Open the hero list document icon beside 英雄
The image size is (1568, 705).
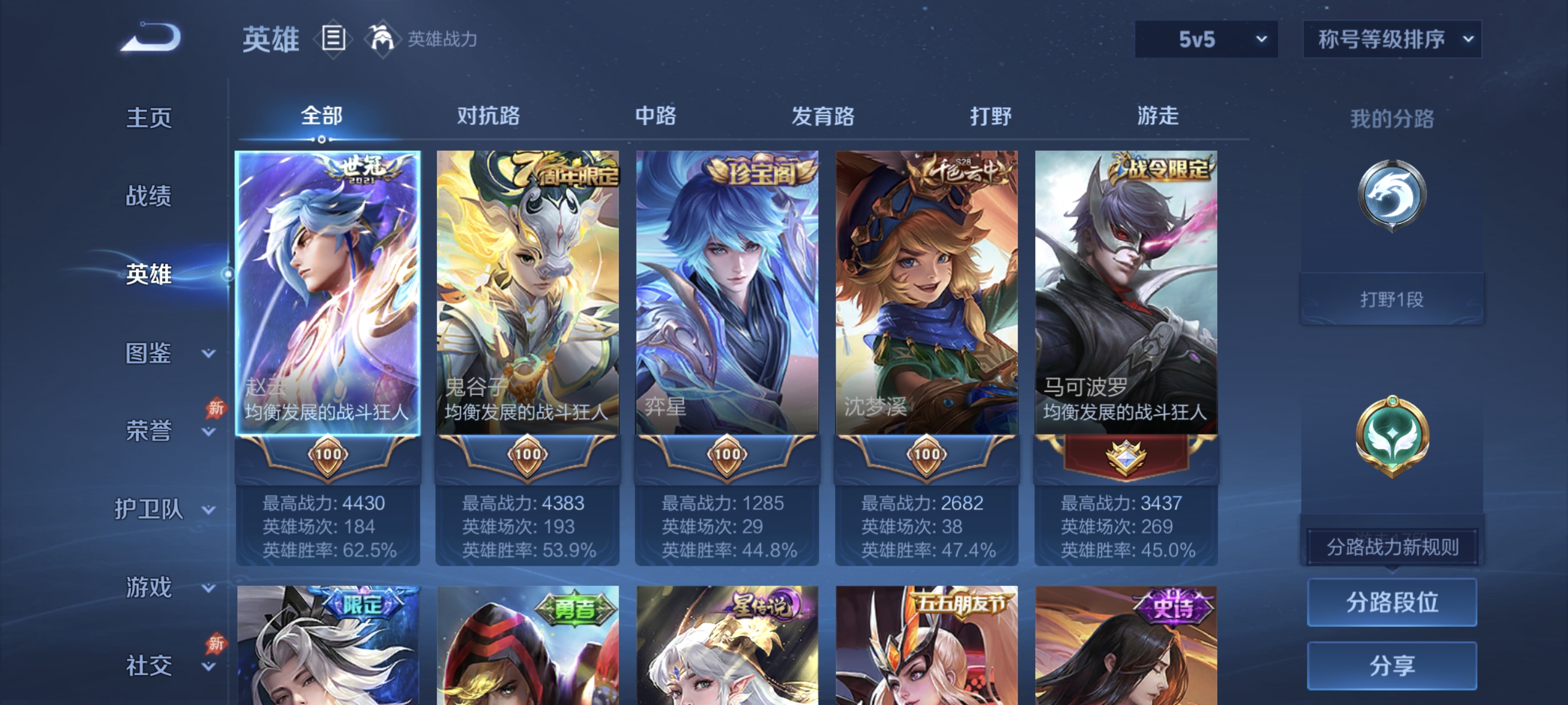coord(333,39)
